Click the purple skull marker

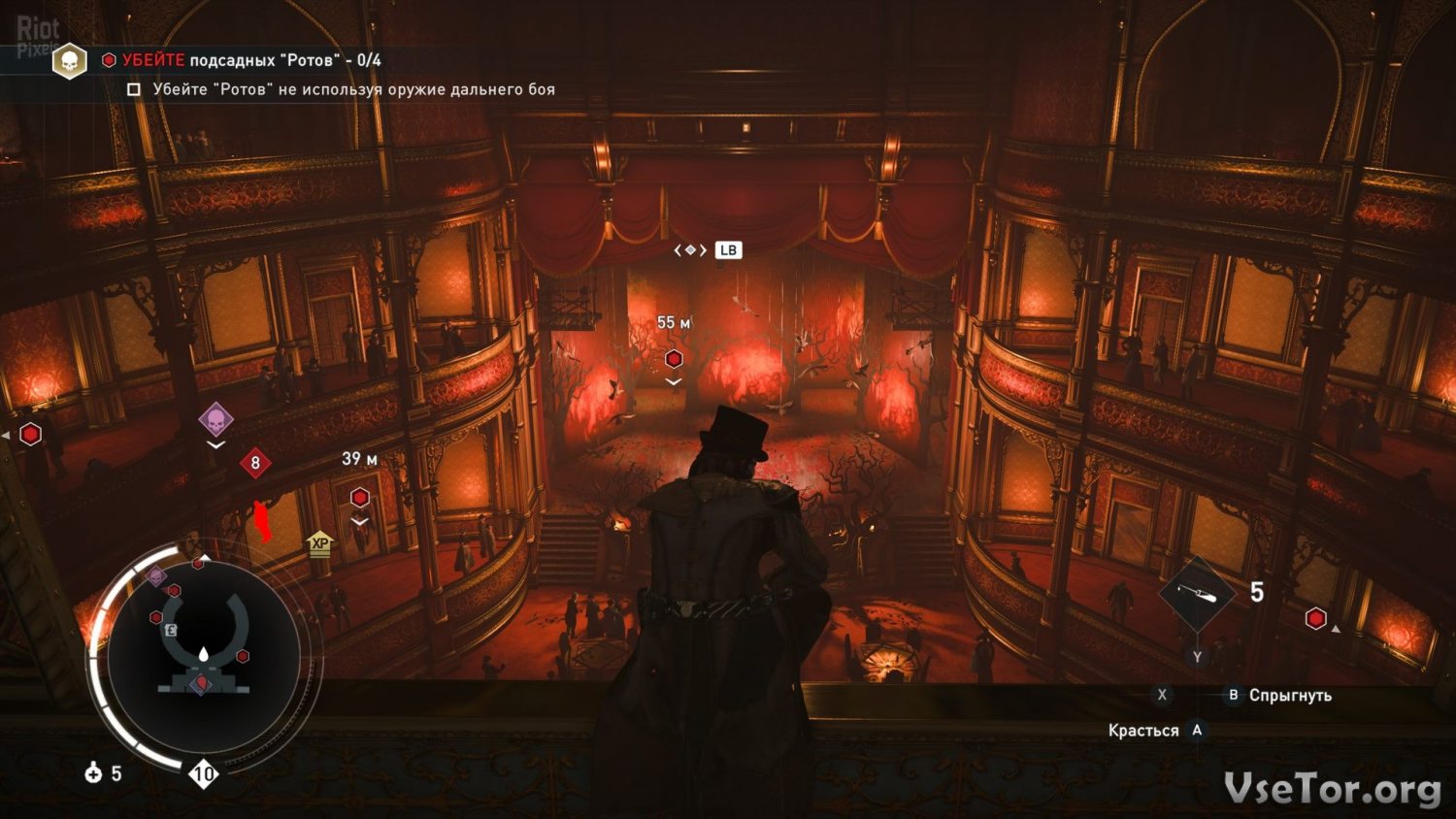215,420
